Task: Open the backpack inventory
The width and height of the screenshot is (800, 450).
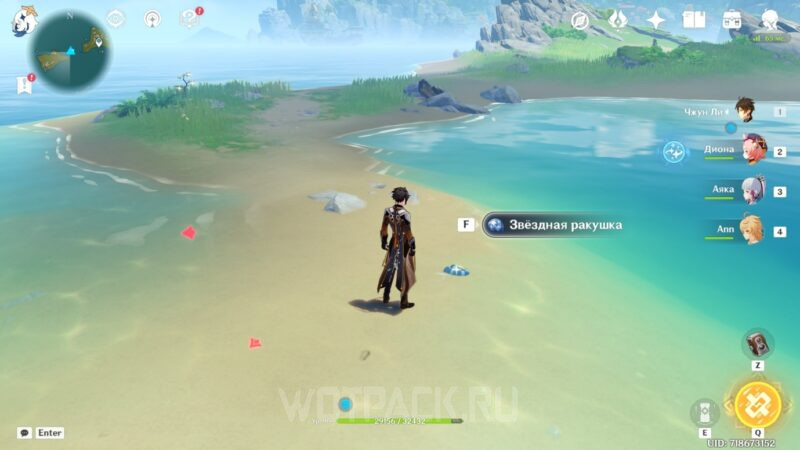Action: pos(732,20)
